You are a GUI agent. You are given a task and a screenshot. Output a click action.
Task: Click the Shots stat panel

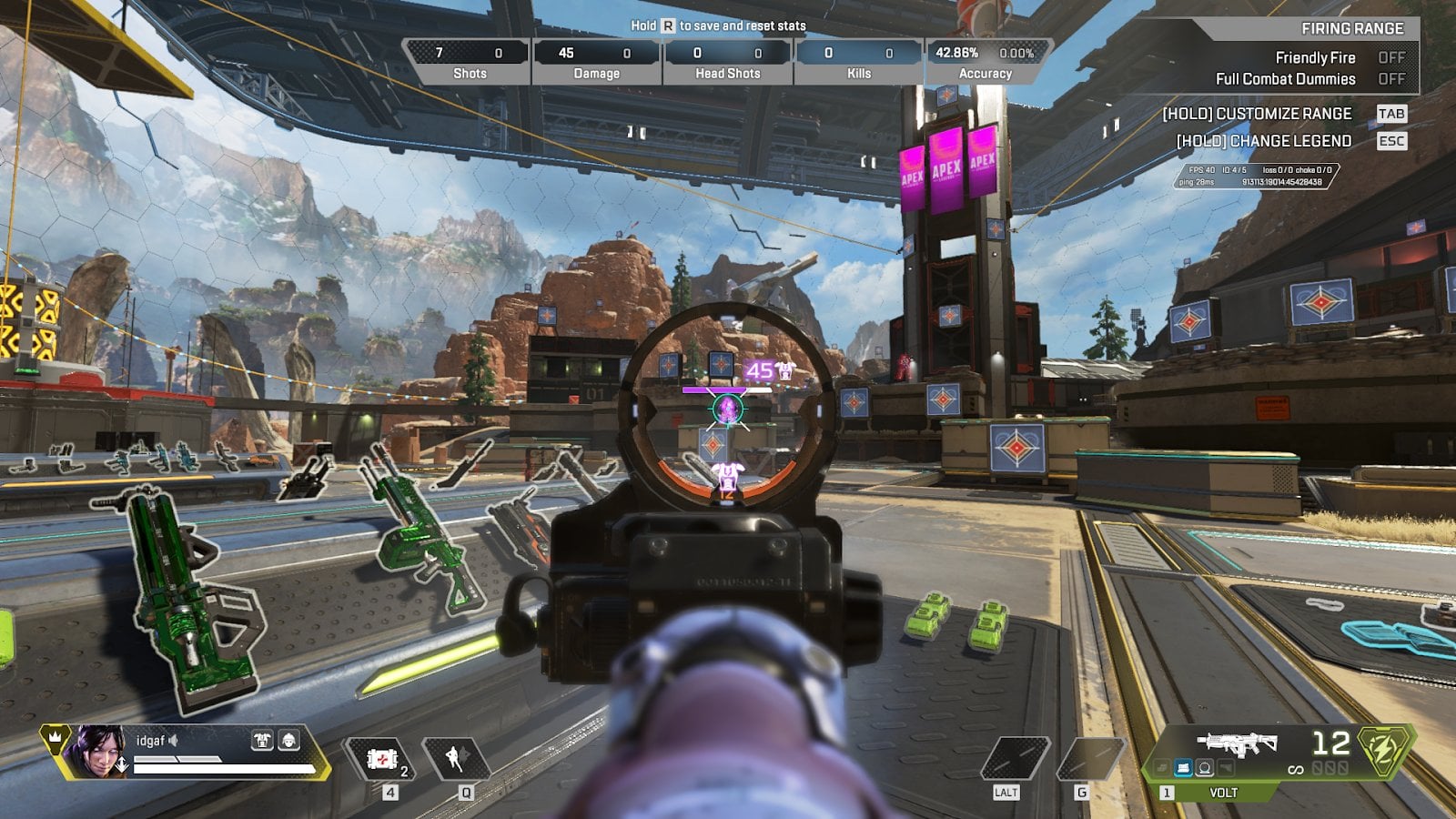click(x=469, y=62)
